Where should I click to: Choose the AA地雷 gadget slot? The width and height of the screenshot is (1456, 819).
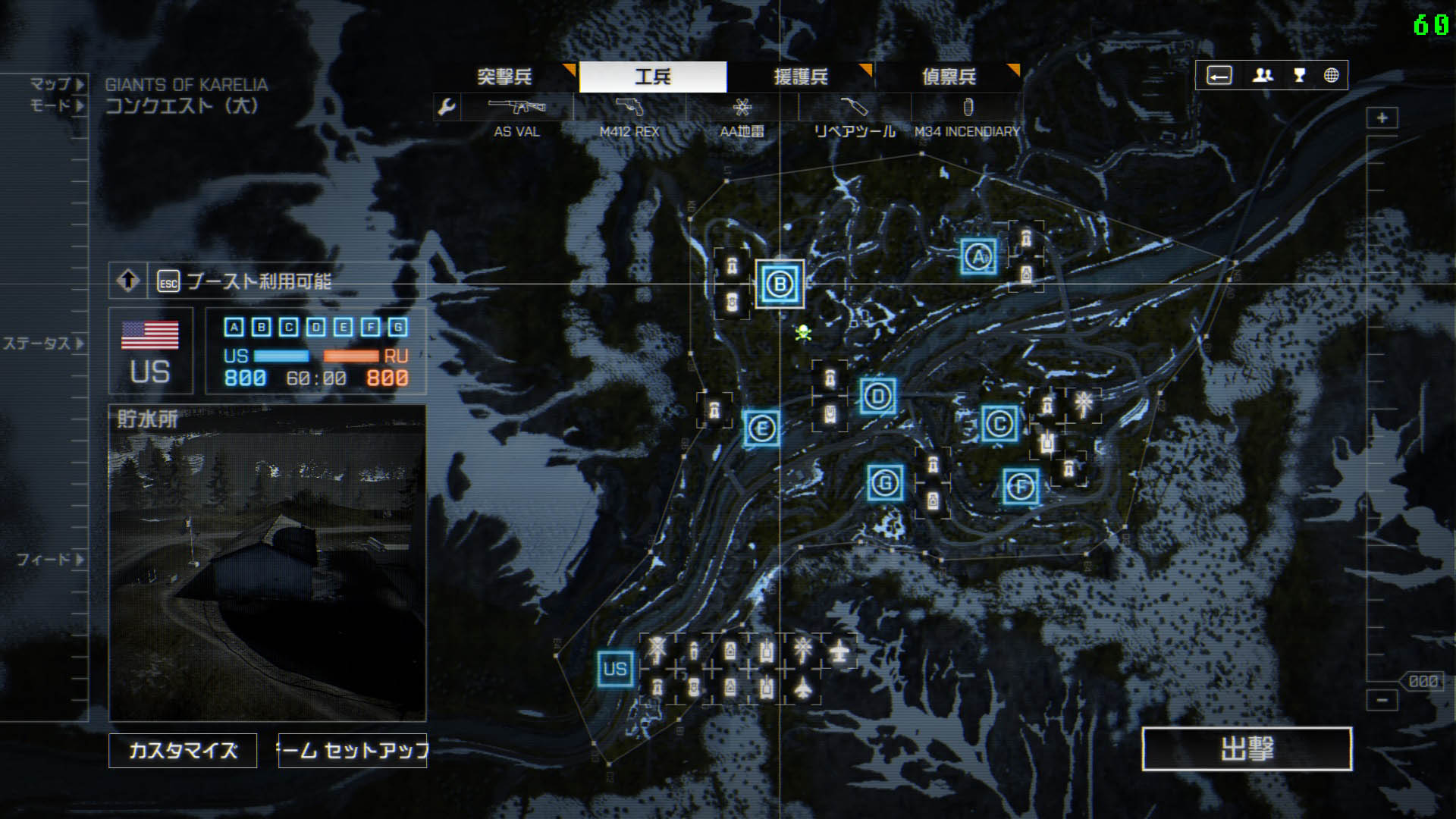(742, 108)
